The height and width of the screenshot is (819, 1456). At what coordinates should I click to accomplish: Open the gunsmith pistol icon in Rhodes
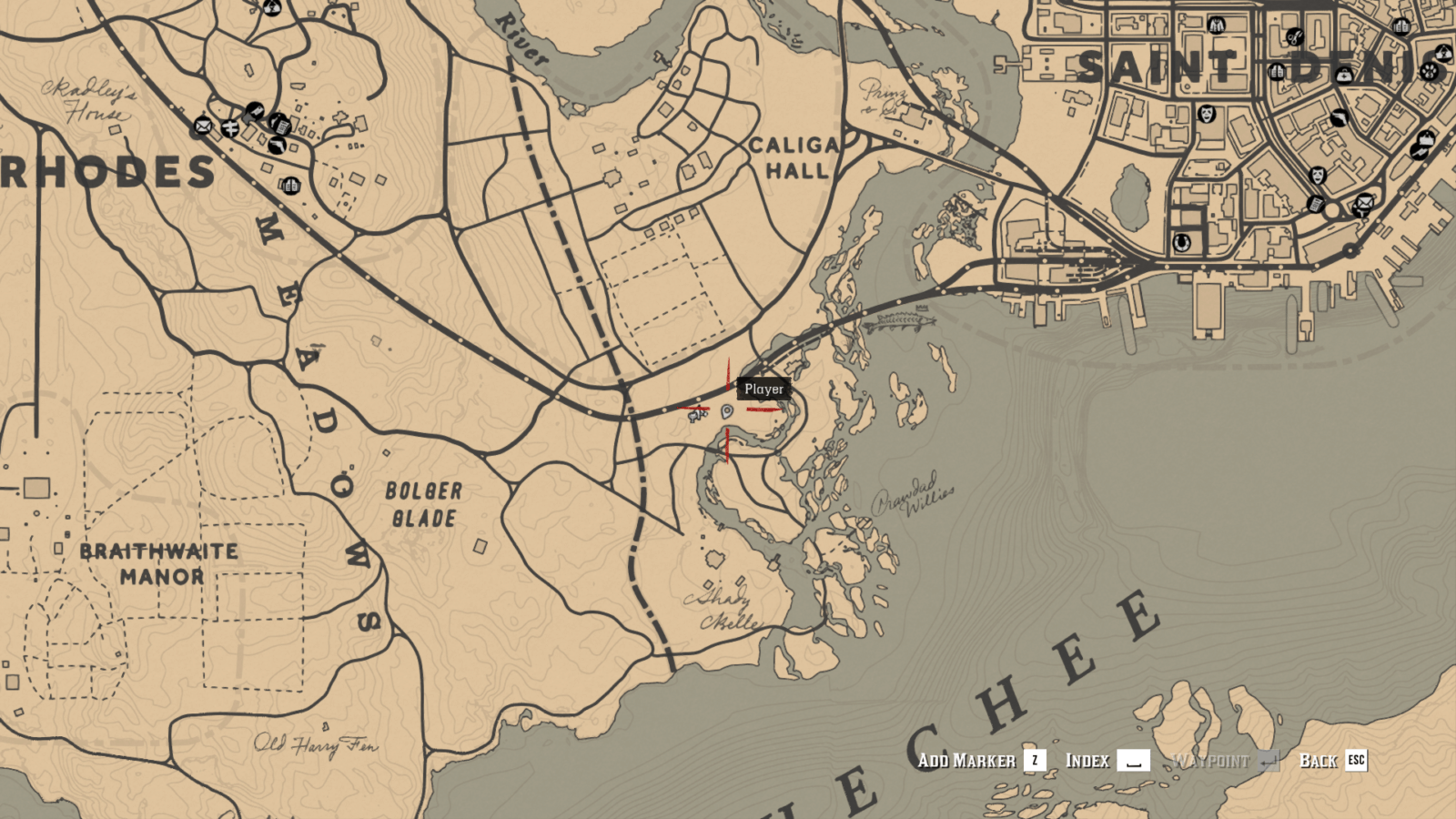[277, 145]
